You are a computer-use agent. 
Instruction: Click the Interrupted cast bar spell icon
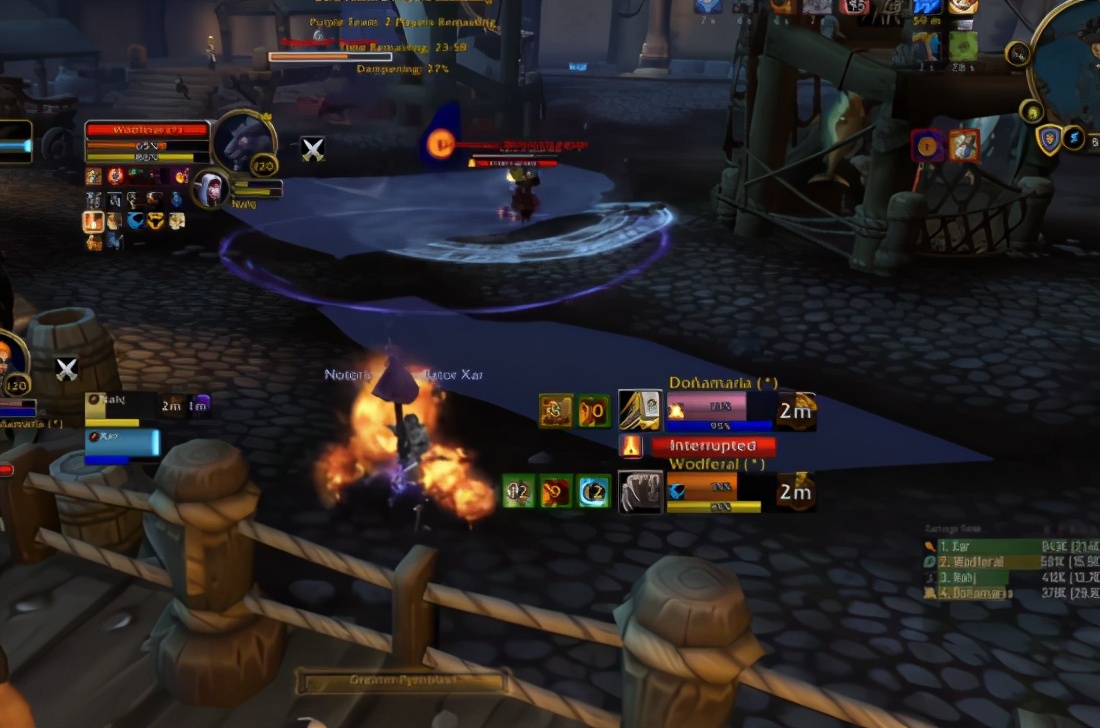point(631,446)
